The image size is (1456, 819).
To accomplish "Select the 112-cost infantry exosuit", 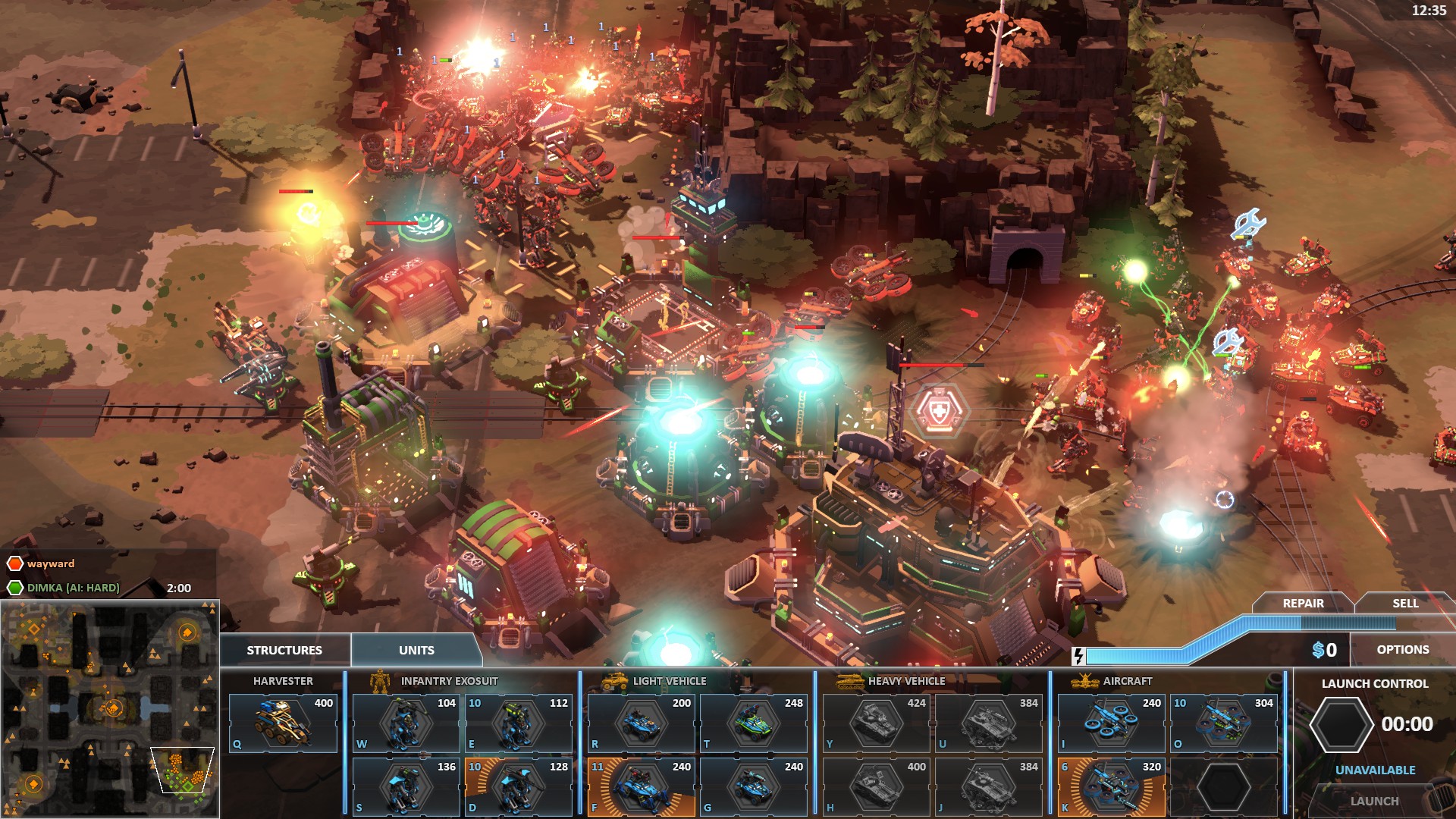I will [518, 723].
